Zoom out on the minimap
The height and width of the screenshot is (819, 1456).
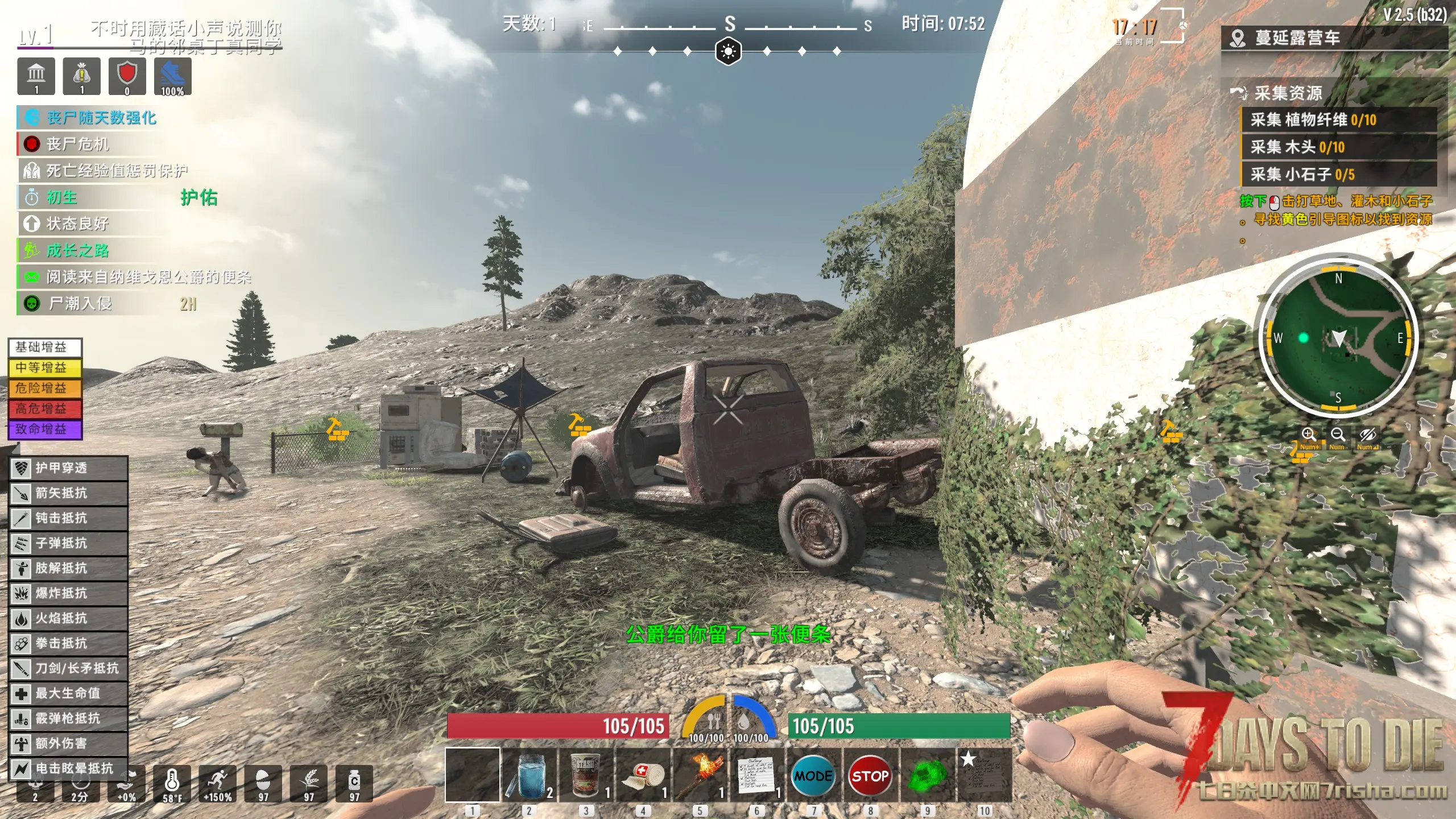tap(1338, 436)
